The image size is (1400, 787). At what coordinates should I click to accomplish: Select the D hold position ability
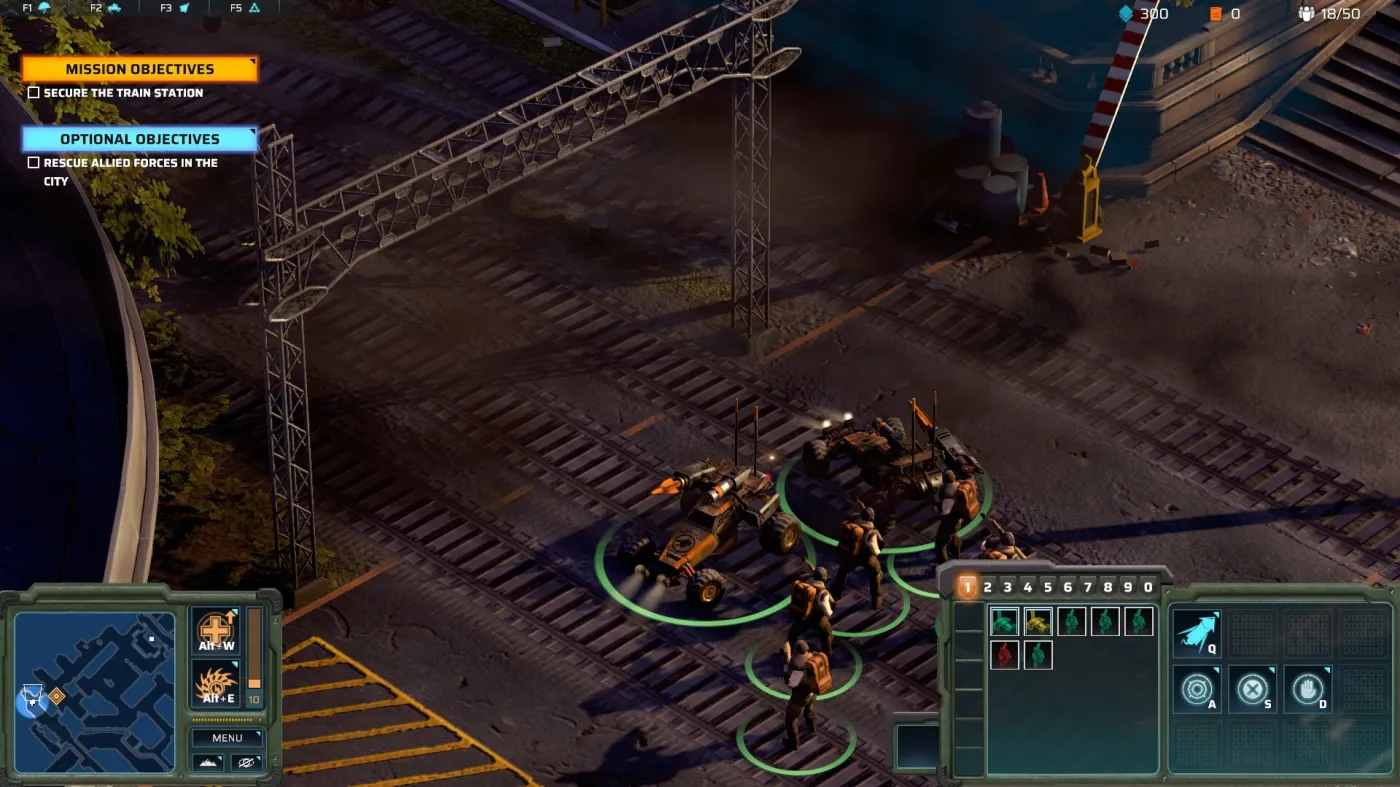(x=1307, y=690)
